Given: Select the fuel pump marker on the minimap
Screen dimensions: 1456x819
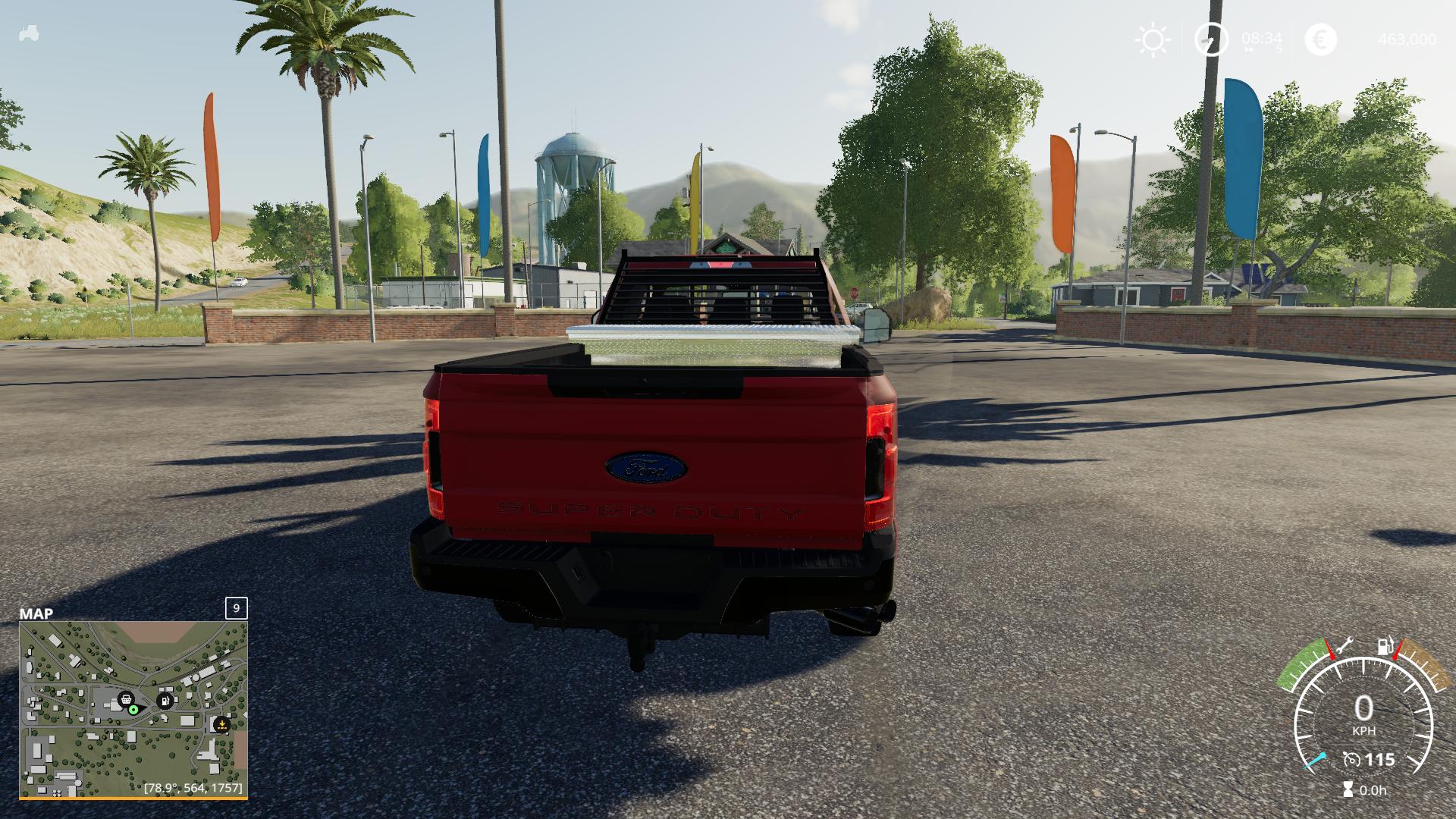Looking at the screenshot, I should 165,700.
